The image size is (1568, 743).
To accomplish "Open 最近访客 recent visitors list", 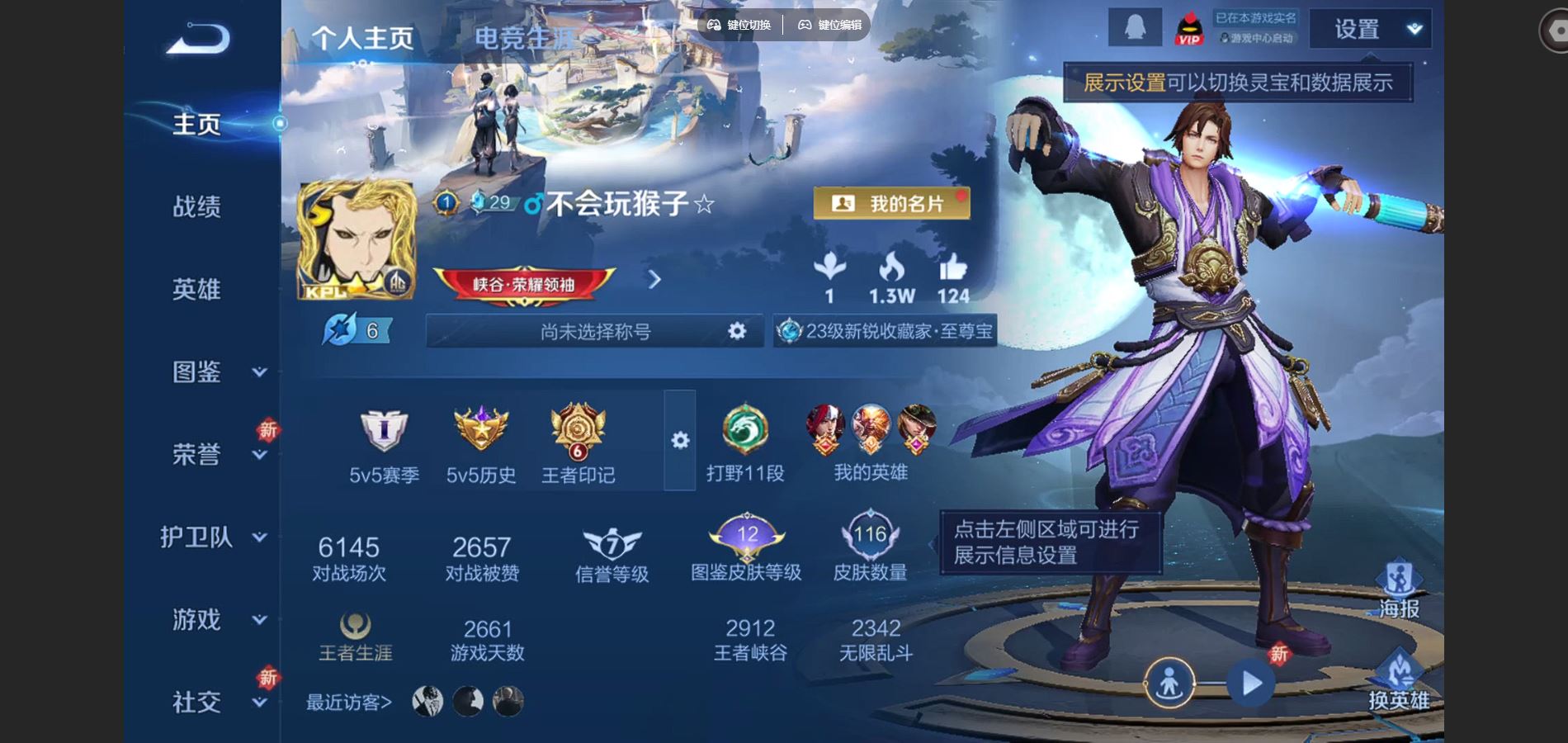I will (x=349, y=703).
